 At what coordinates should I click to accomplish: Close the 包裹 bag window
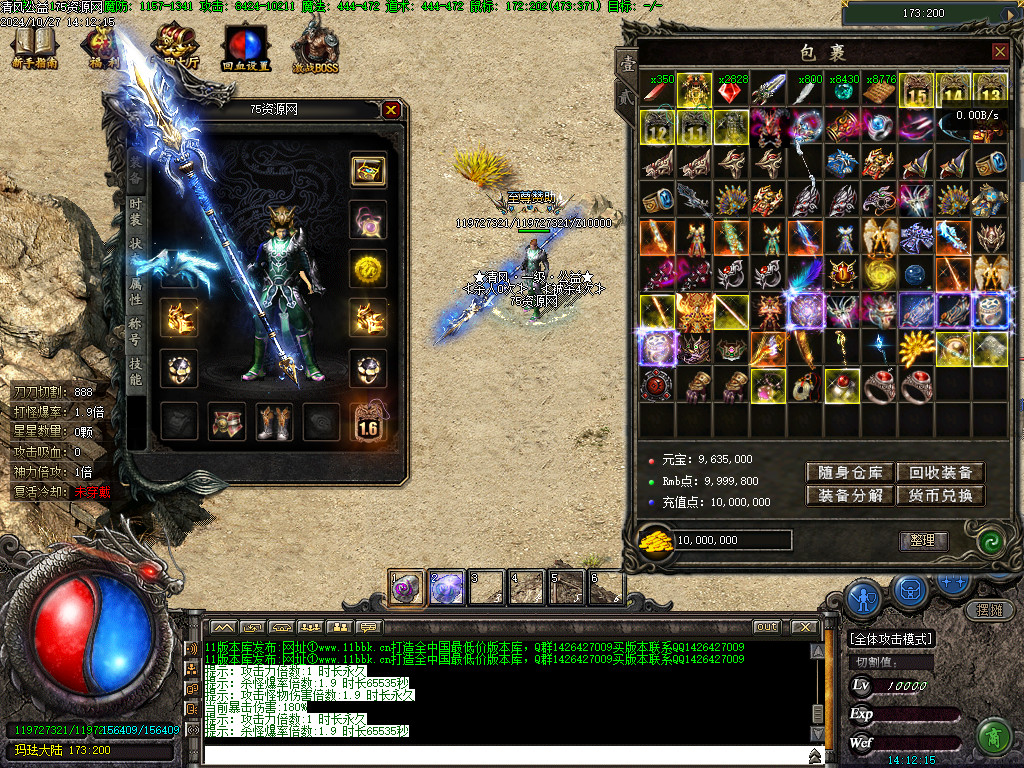(x=999, y=51)
